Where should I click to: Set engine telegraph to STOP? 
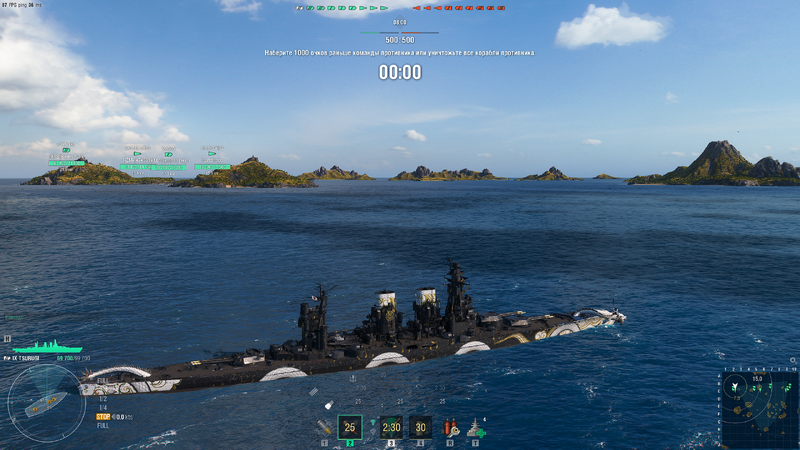click(103, 417)
